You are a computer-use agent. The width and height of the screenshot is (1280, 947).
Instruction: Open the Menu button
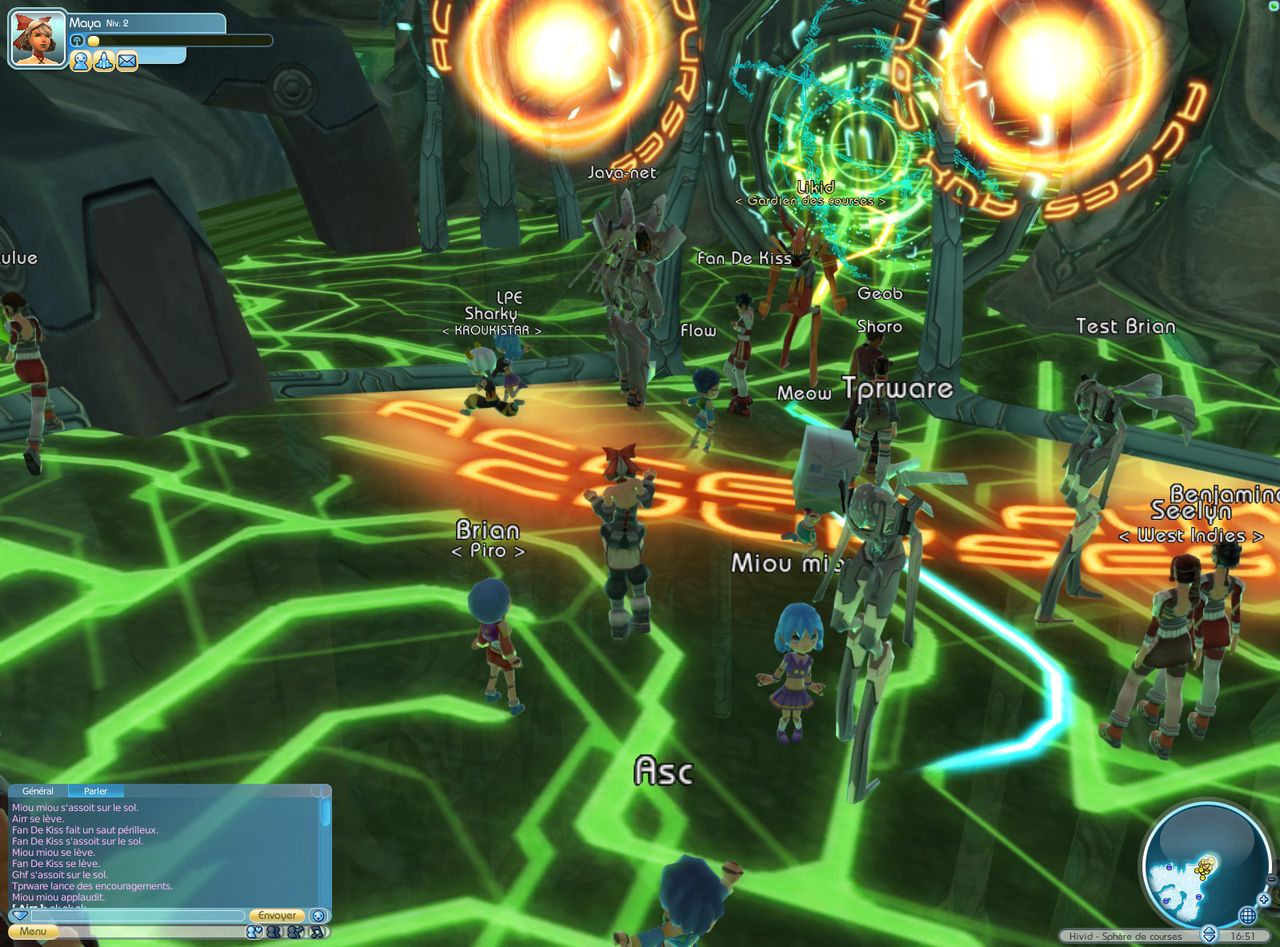pos(32,931)
